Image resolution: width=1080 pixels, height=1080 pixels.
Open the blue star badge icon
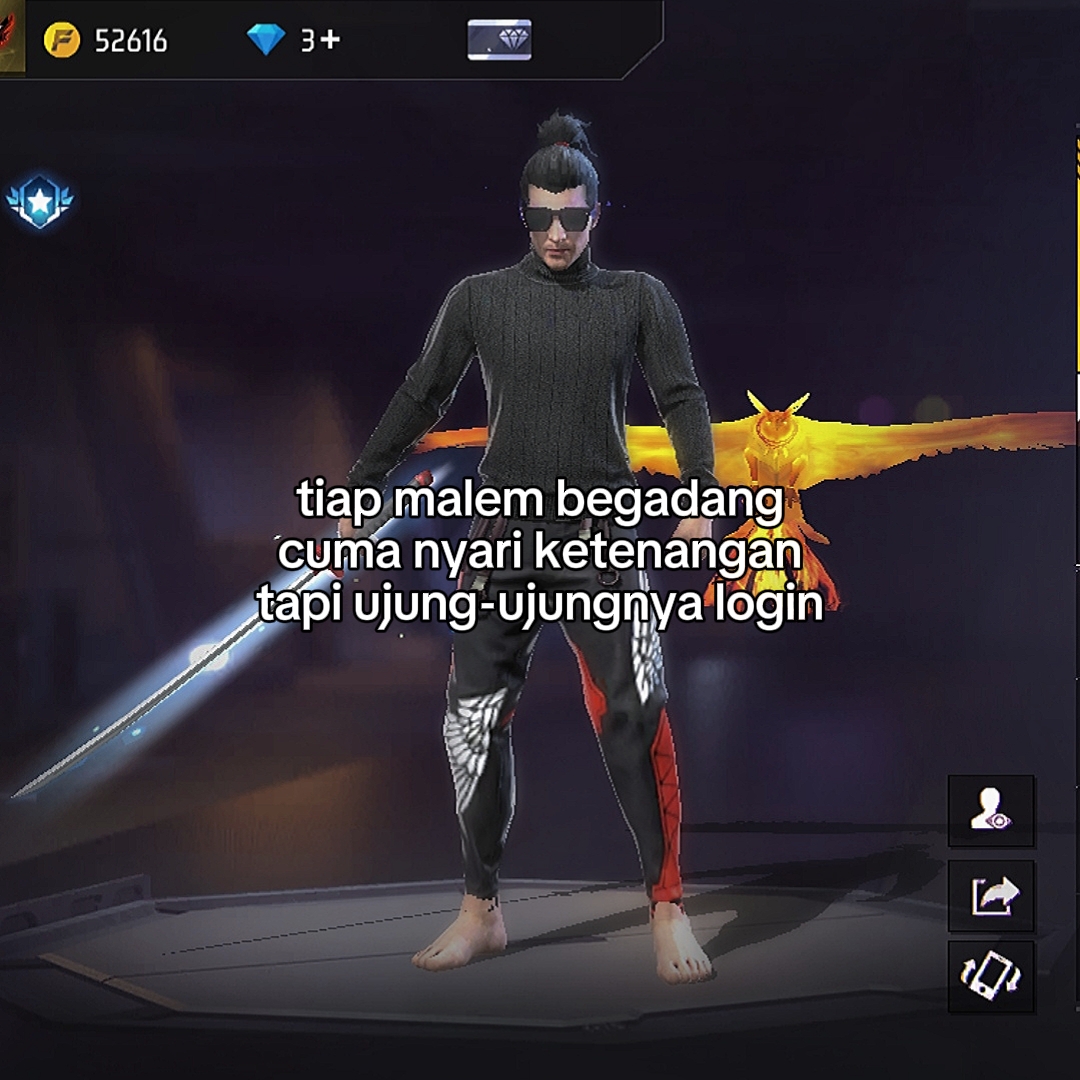(40, 203)
